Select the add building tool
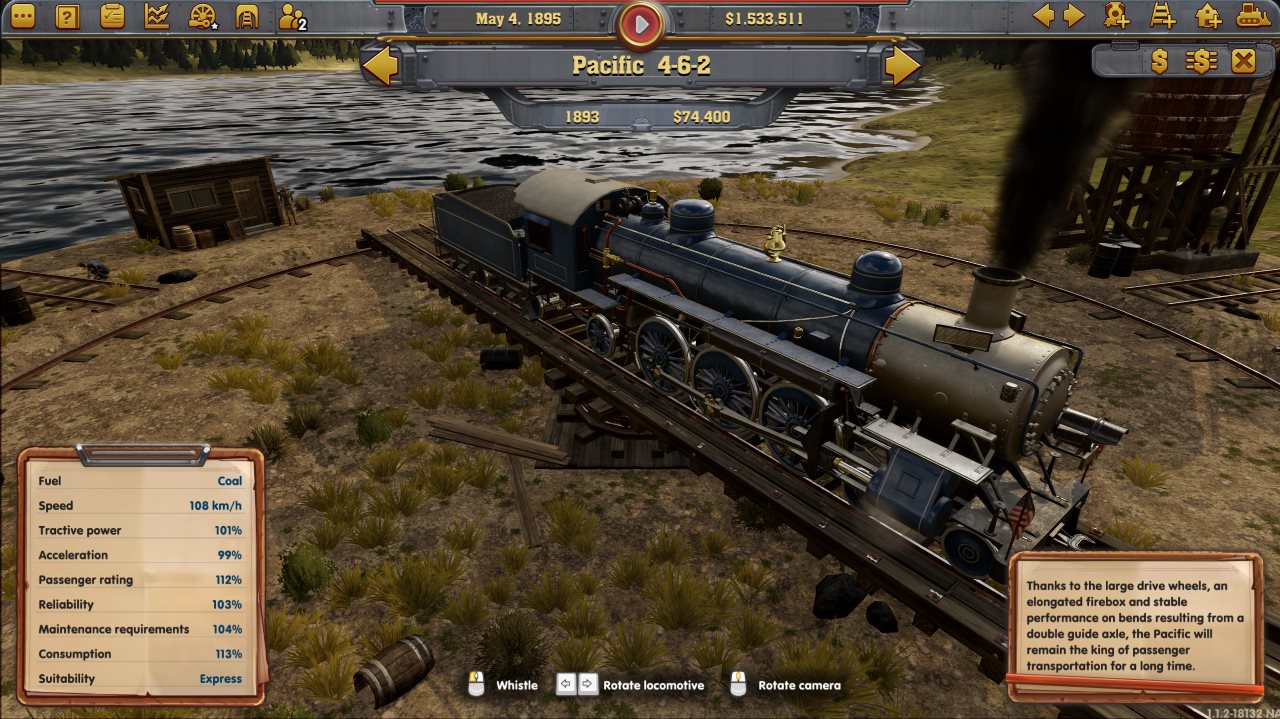 pos(1208,16)
